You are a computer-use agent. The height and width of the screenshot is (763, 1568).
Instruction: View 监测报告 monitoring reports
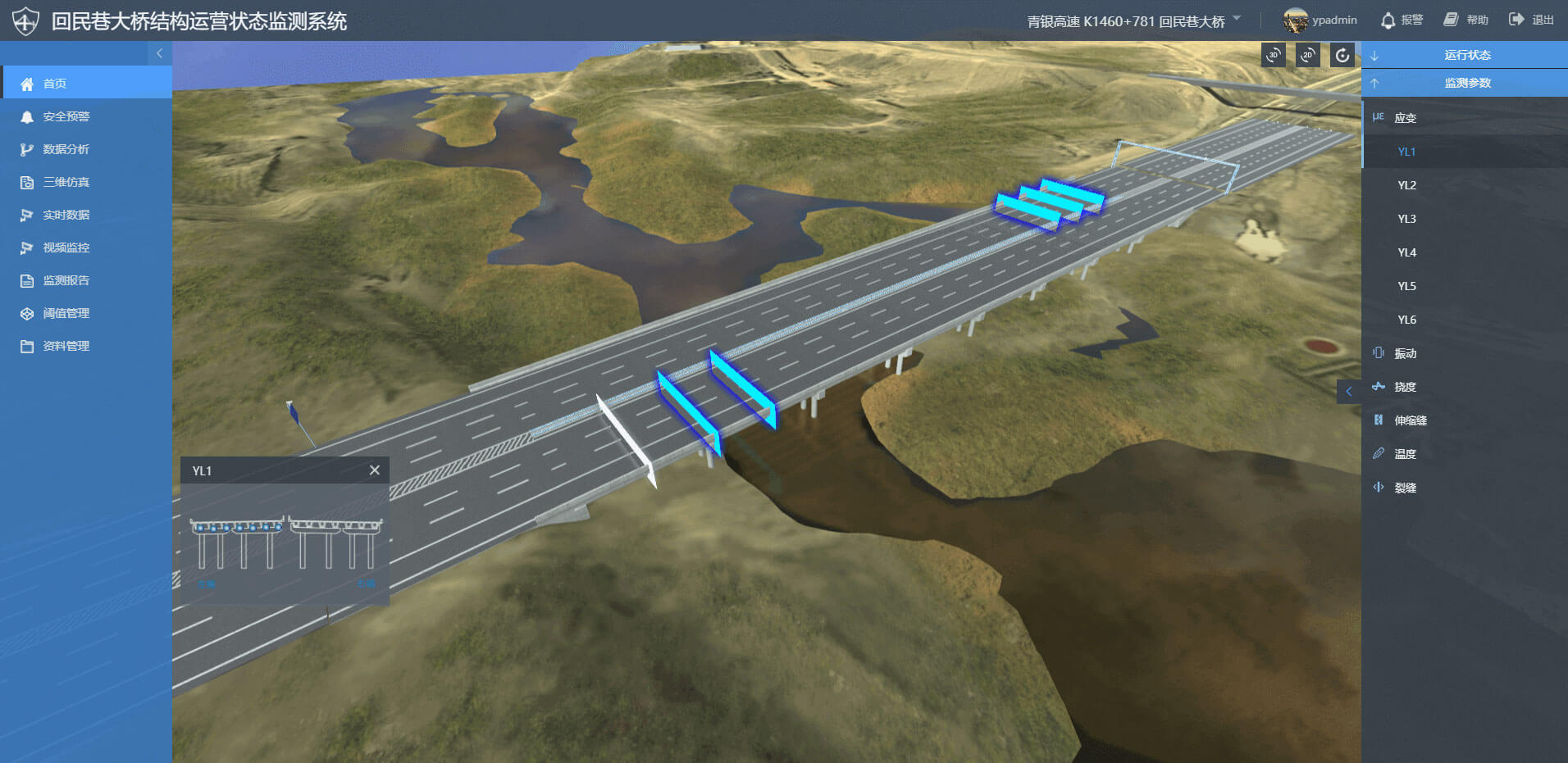pos(66,280)
